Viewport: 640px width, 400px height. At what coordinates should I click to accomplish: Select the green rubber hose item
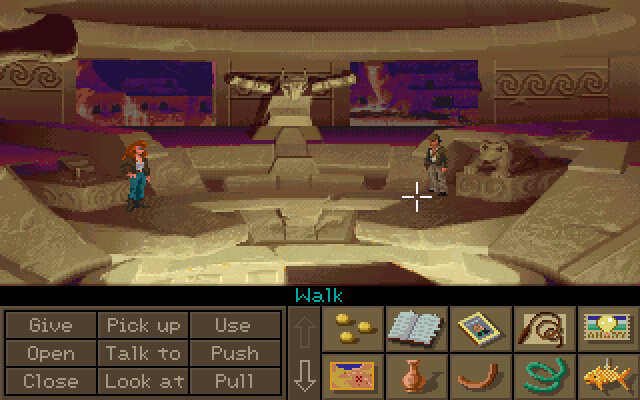coord(544,376)
